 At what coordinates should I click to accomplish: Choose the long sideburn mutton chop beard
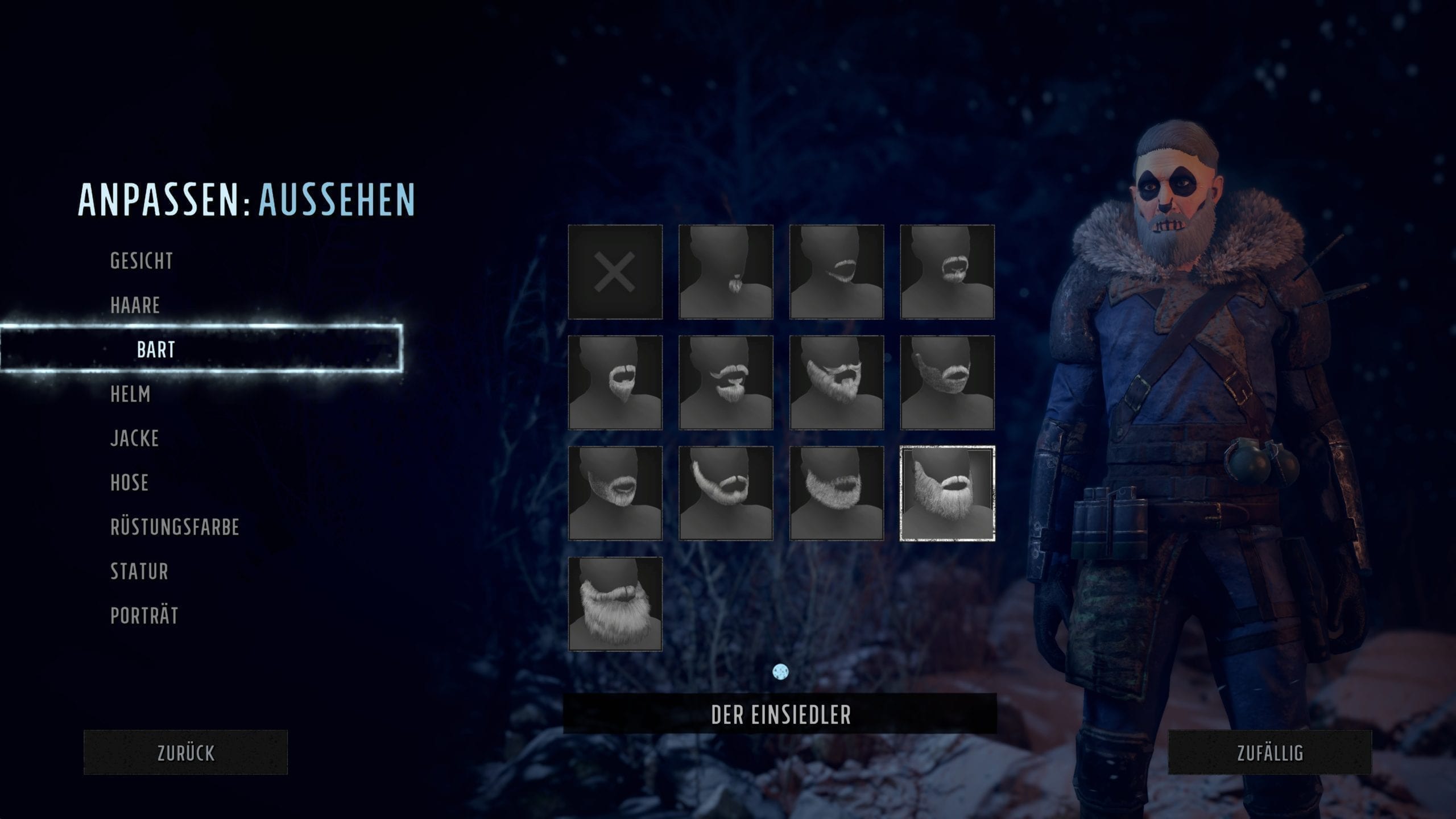click(x=726, y=493)
